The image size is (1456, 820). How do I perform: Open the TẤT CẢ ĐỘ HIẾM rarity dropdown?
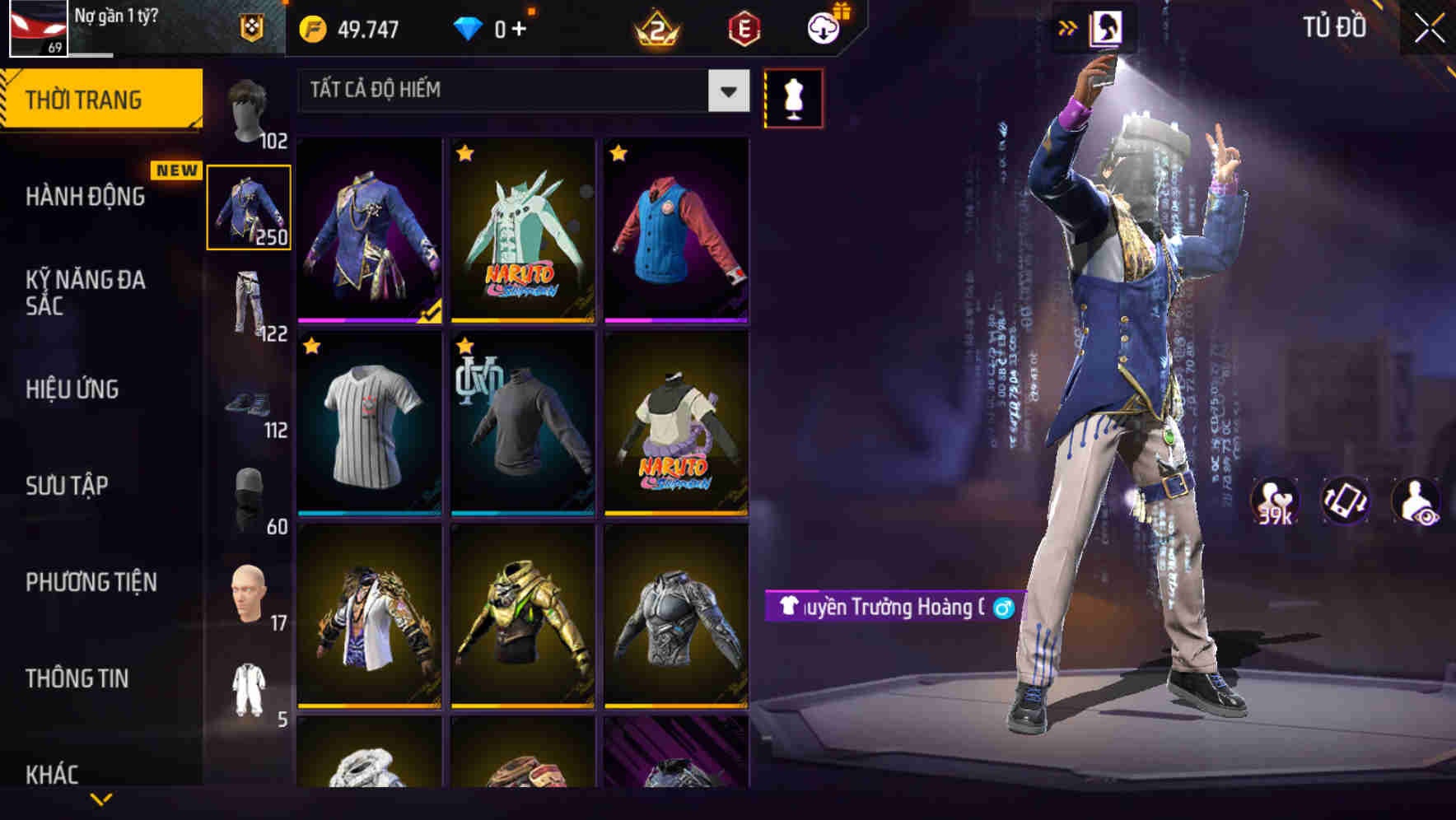519,91
